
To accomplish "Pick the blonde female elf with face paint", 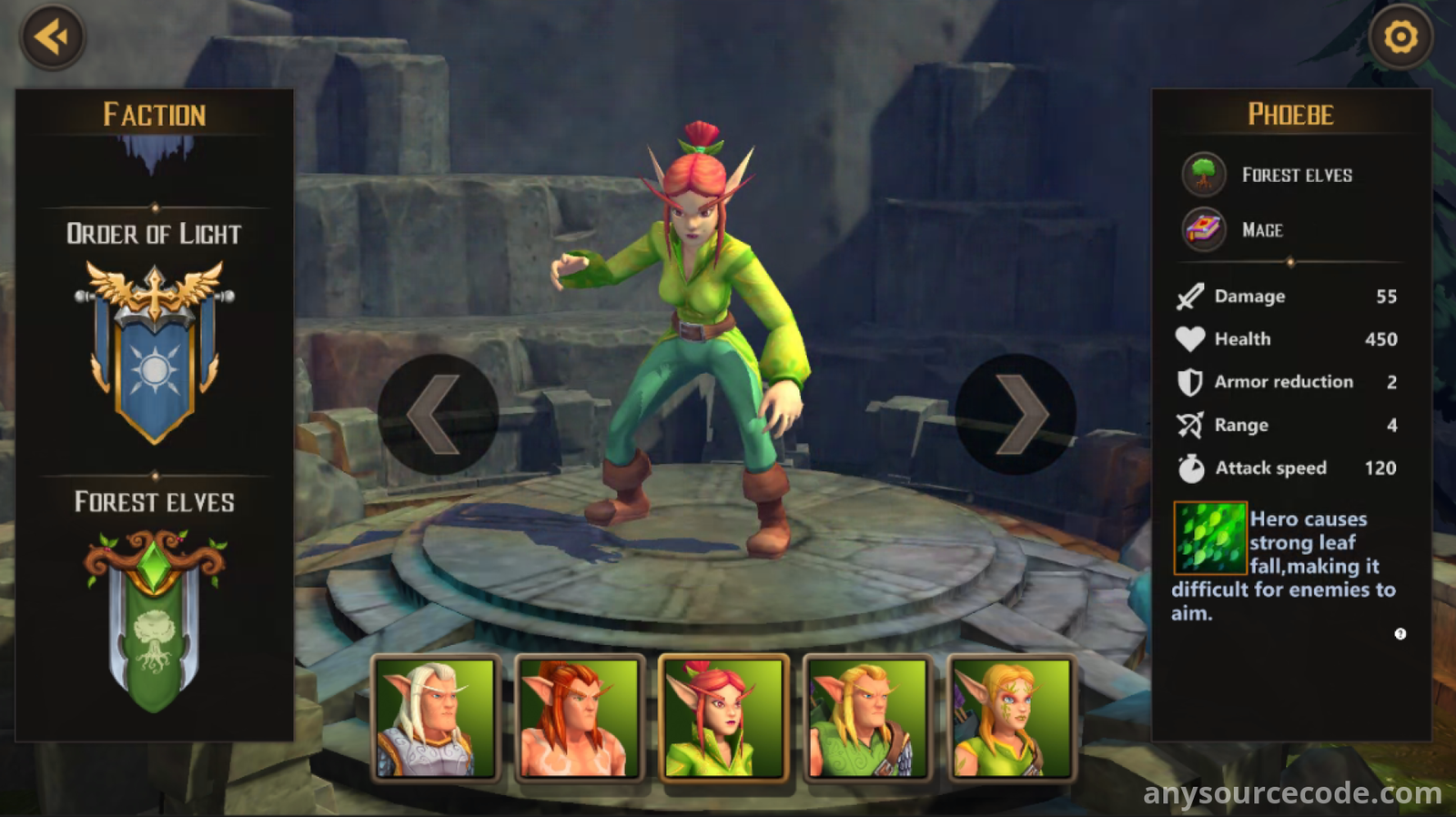I will point(1012,718).
